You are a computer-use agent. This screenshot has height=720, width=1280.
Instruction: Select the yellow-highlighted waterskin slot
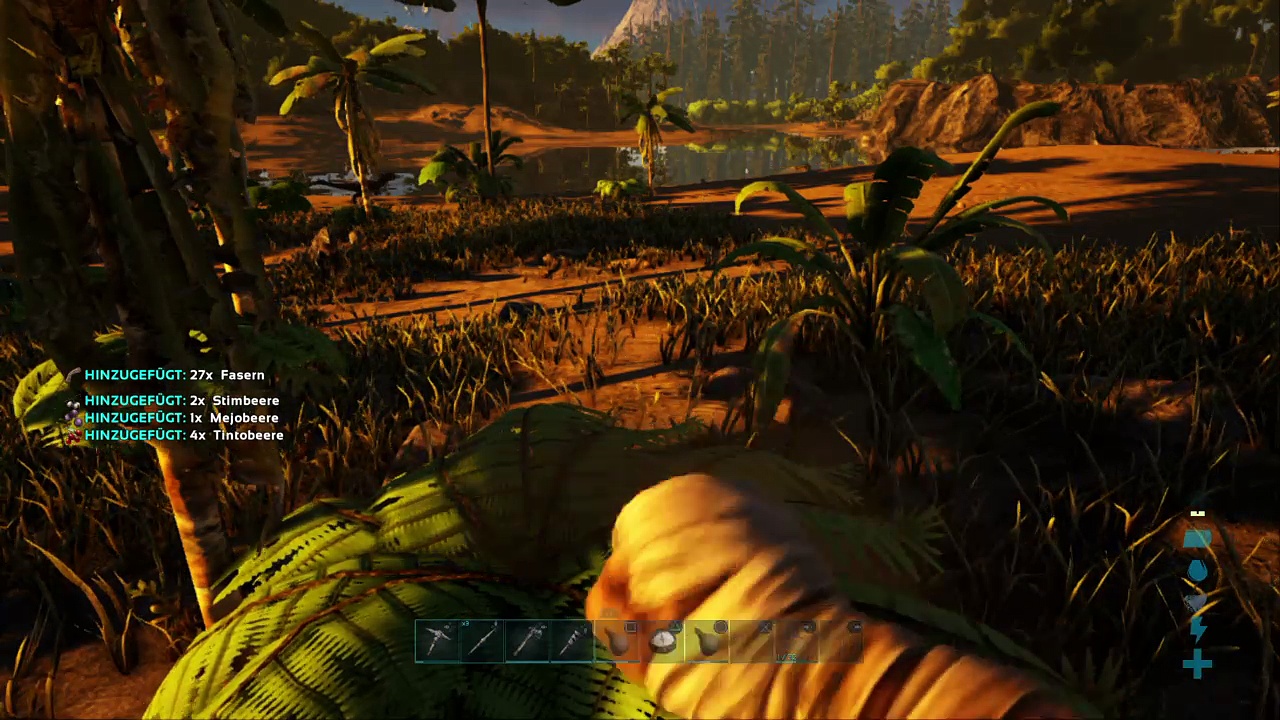(x=707, y=642)
